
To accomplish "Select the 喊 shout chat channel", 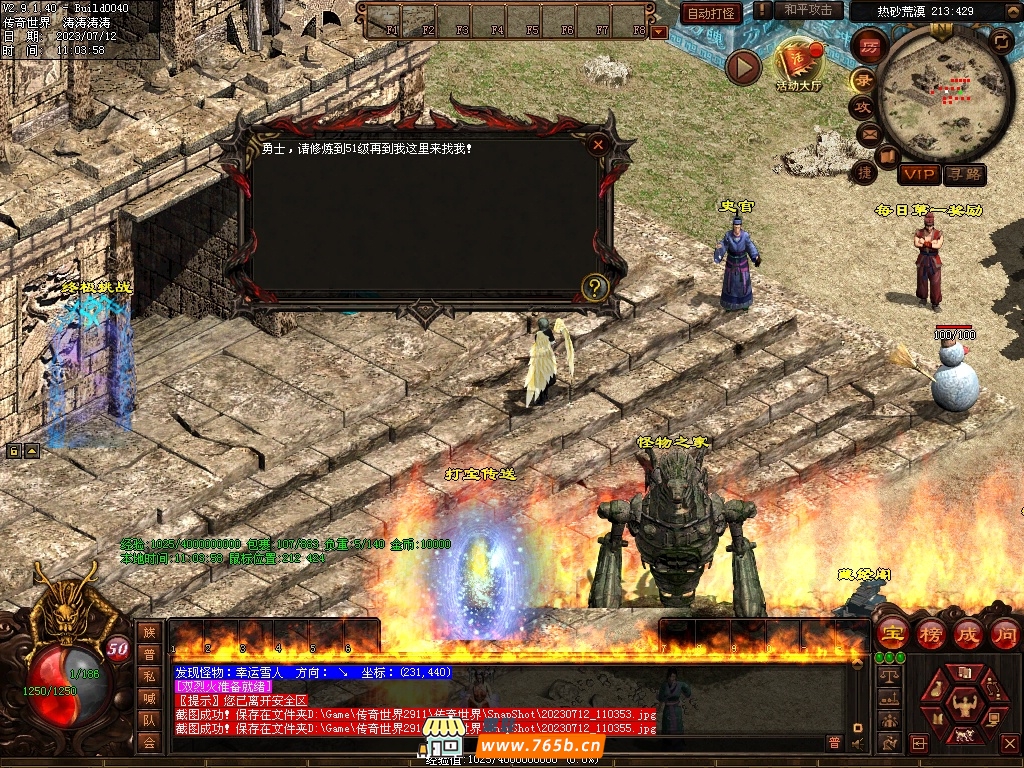I will tap(149, 698).
